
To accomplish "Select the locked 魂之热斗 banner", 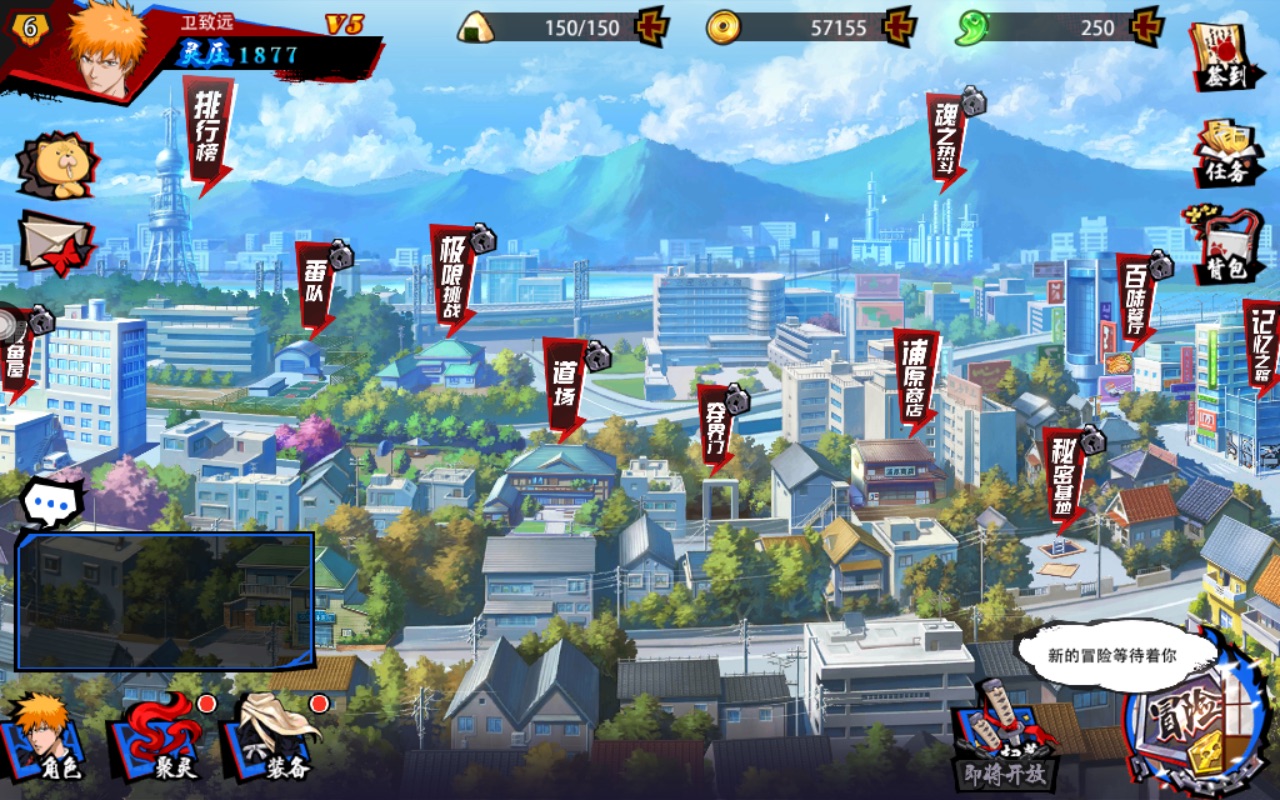I will pyautogui.click(x=946, y=140).
